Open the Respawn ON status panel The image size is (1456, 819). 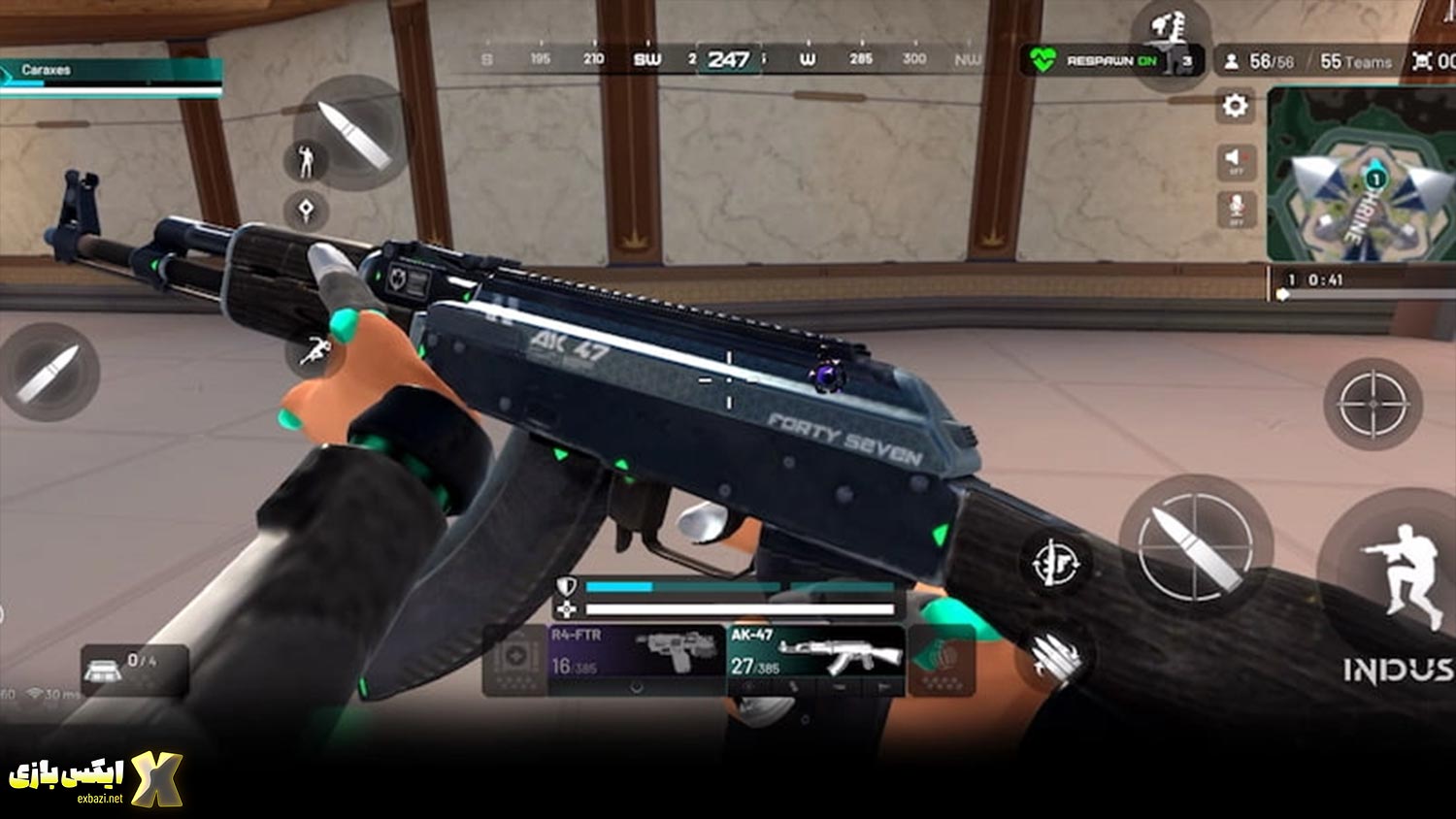pos(1111,61)
